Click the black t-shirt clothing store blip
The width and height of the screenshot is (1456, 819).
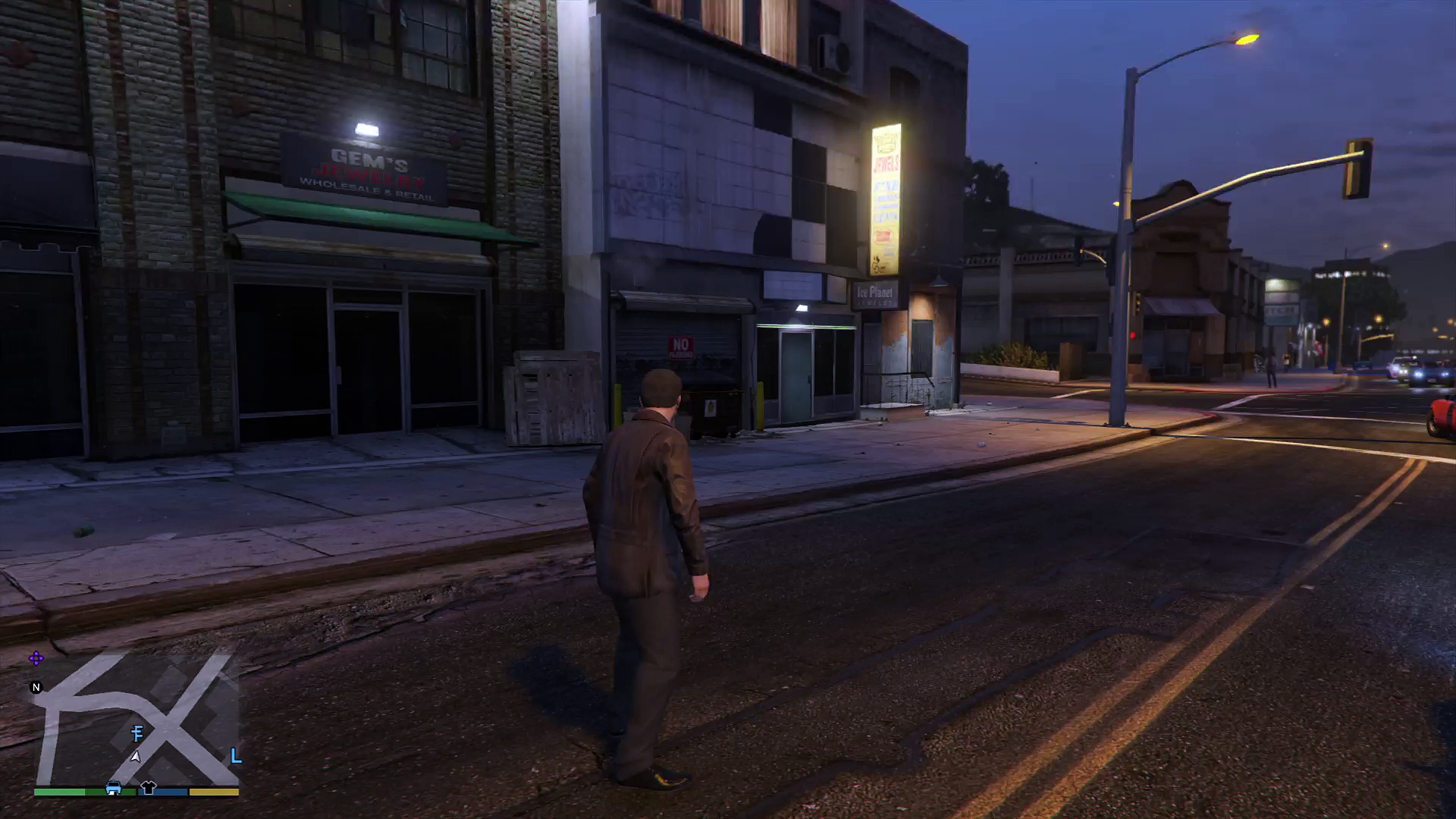click(x=148, y=788)
